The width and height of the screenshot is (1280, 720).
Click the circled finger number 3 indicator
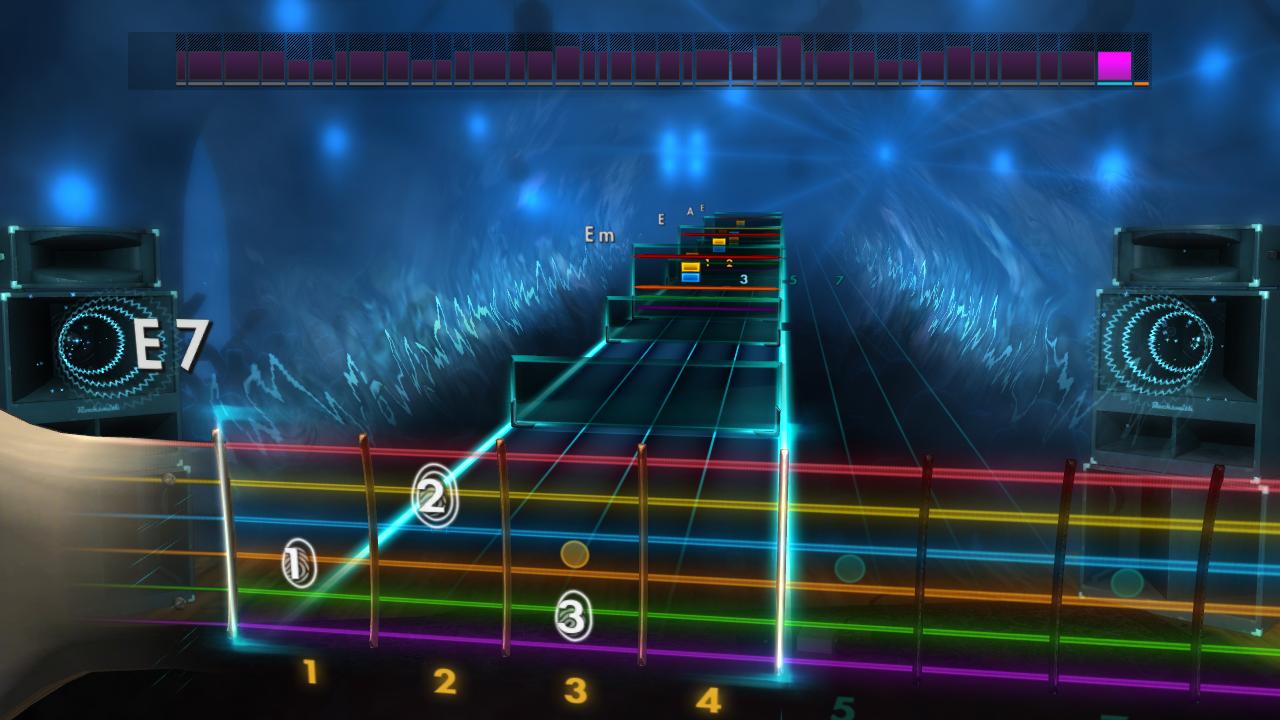(571, 618)
